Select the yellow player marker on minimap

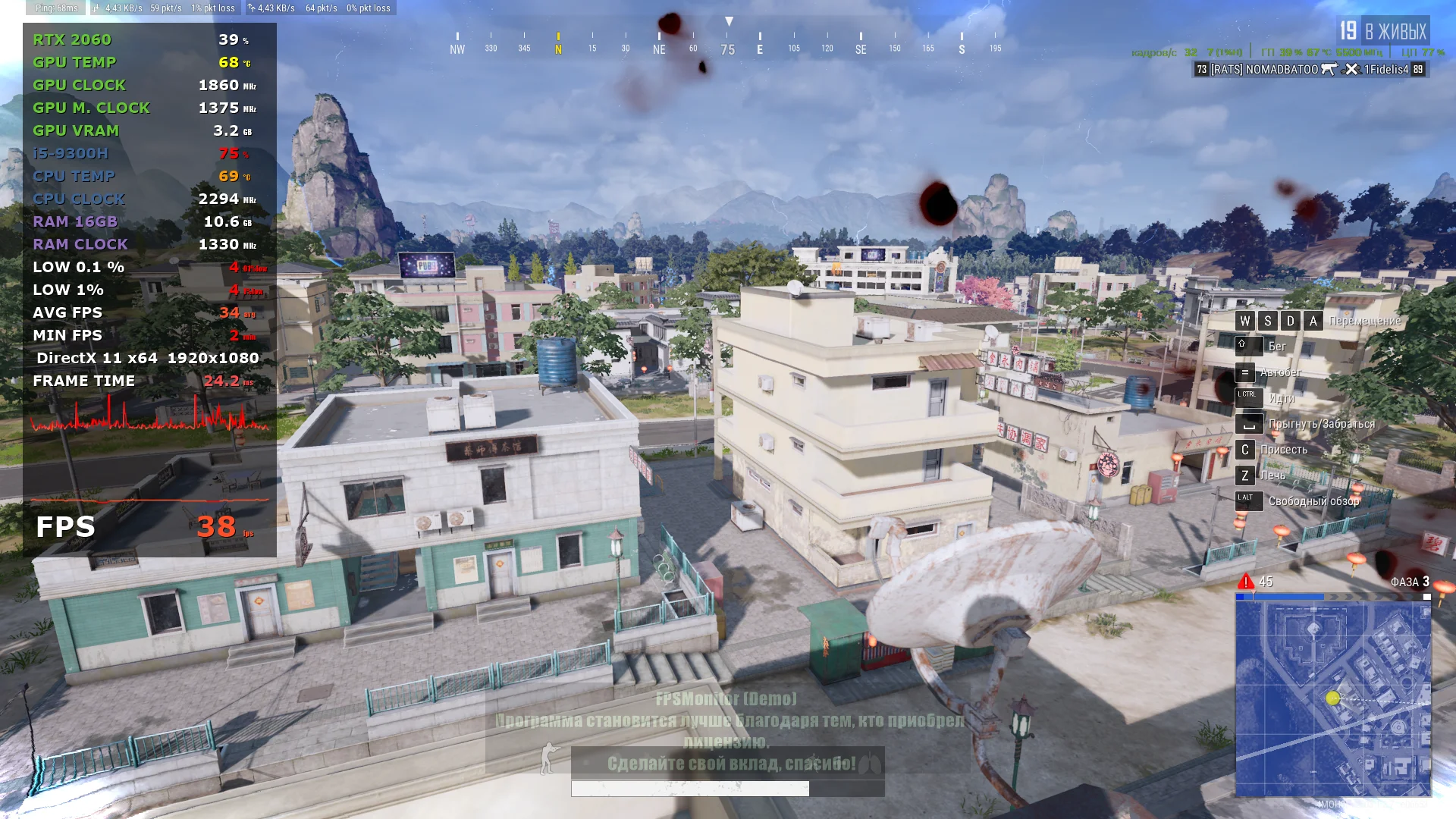tap(1332, 698)
